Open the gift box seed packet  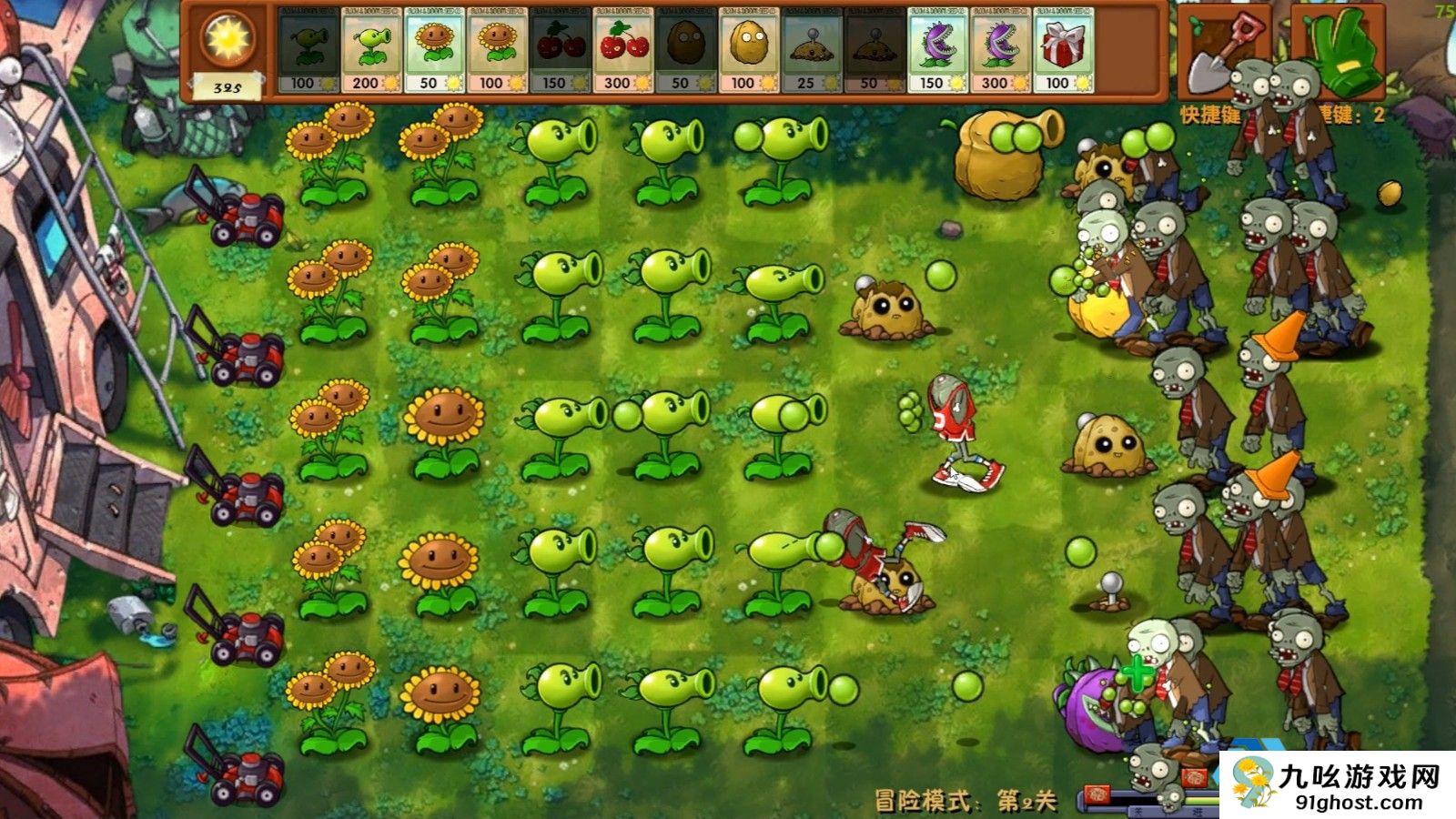pos(1063,50)
